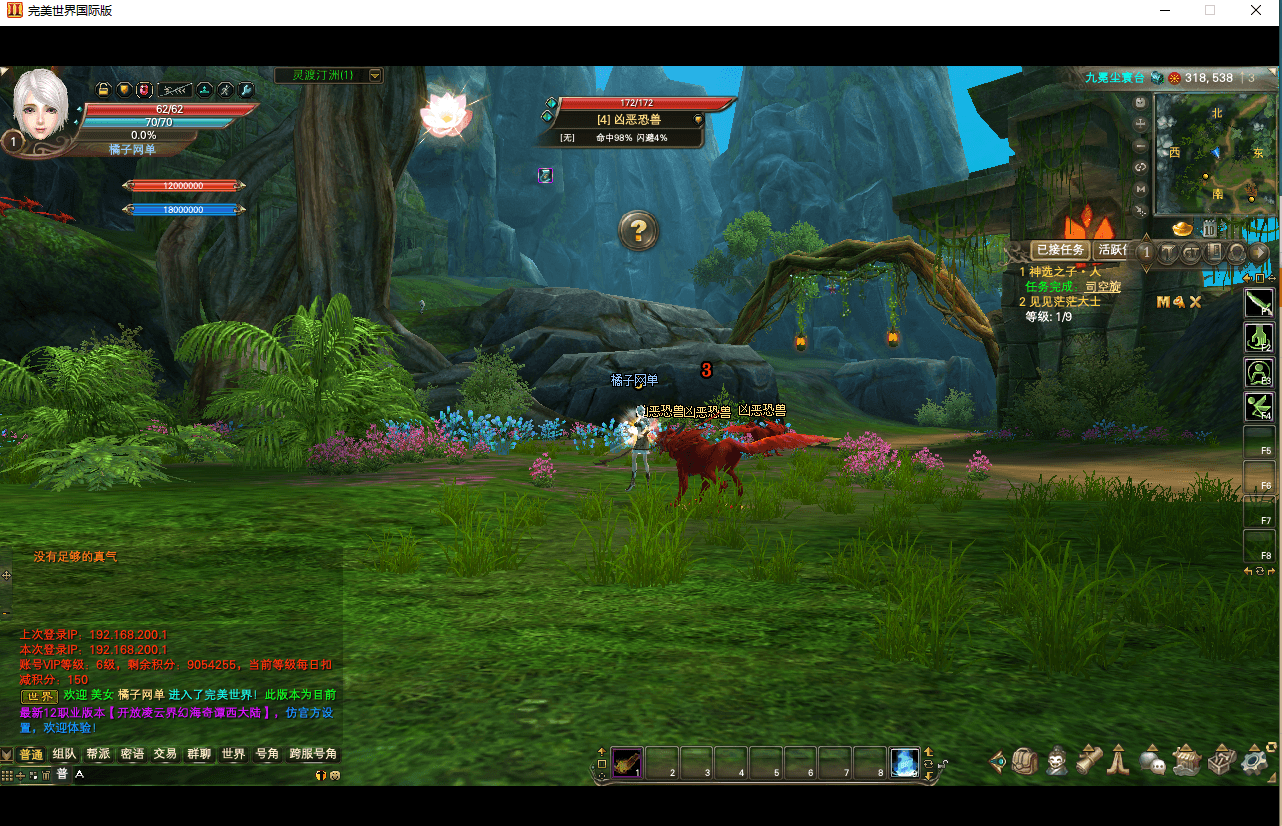
Task: Click the 司空旋 quest NPC link
Action: point(1103,287)
